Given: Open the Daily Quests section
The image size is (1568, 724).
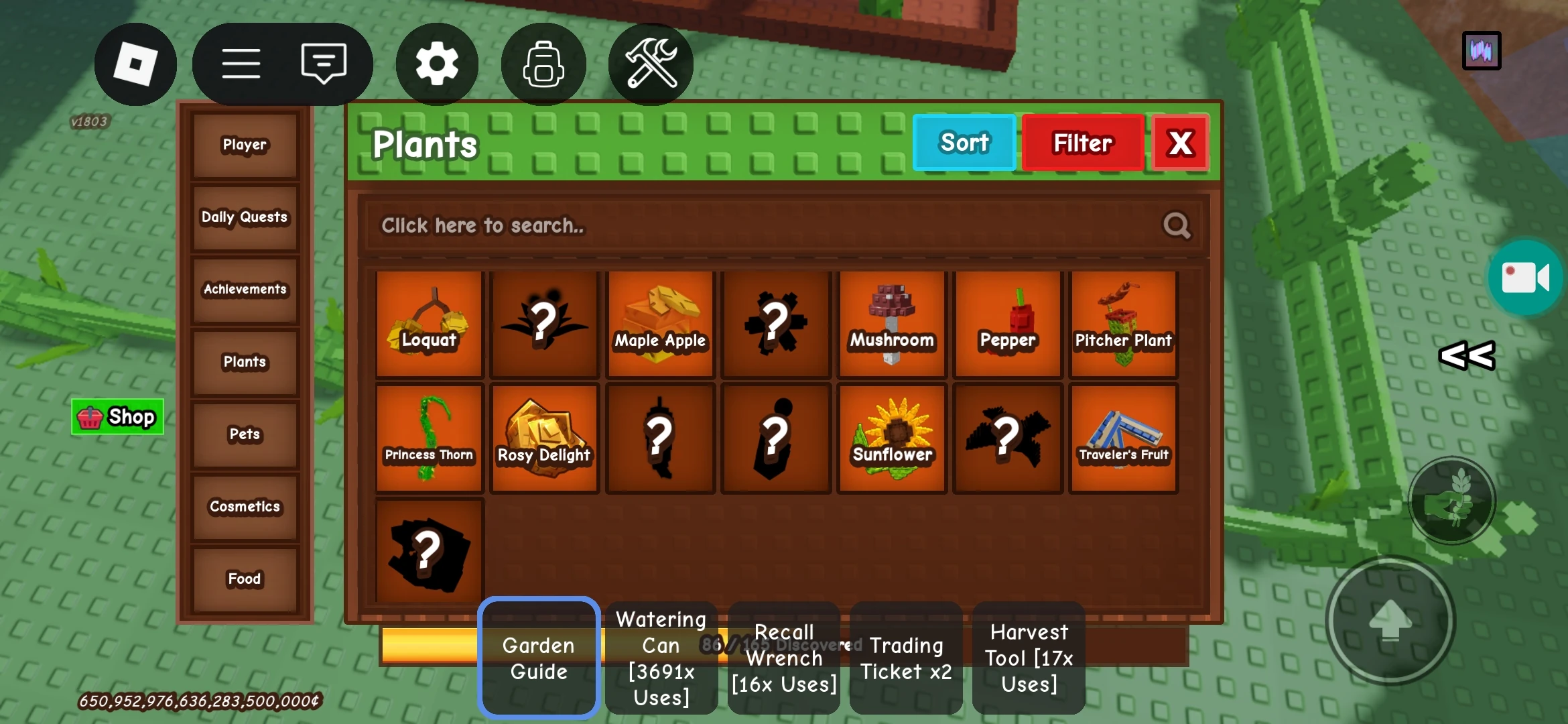Looking at the screenshot, I should pyautogui.click(x=244, y=217).
